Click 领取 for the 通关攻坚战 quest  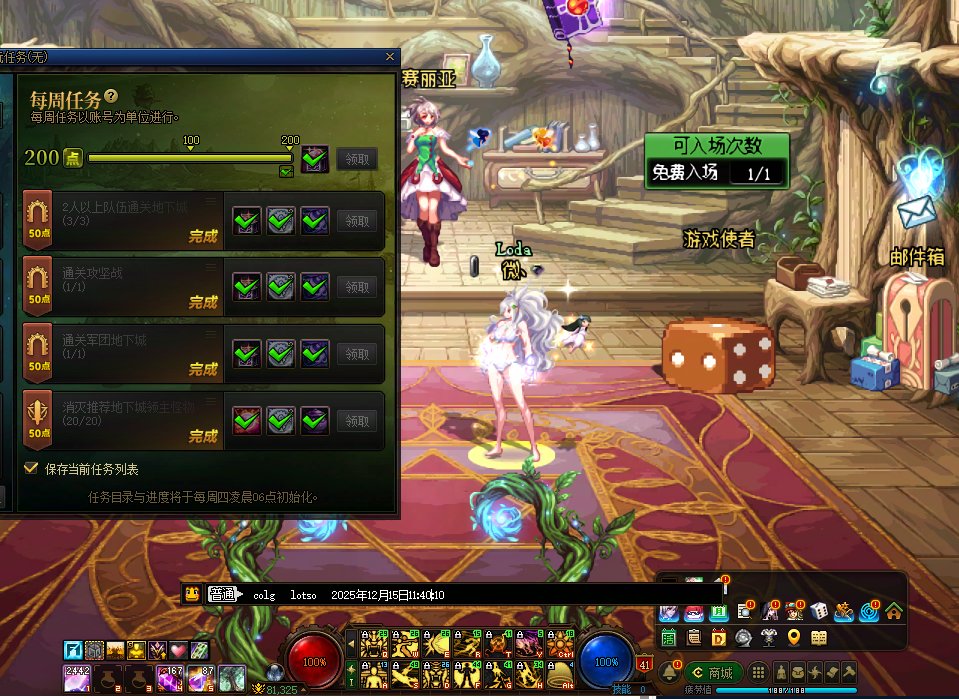357,287
